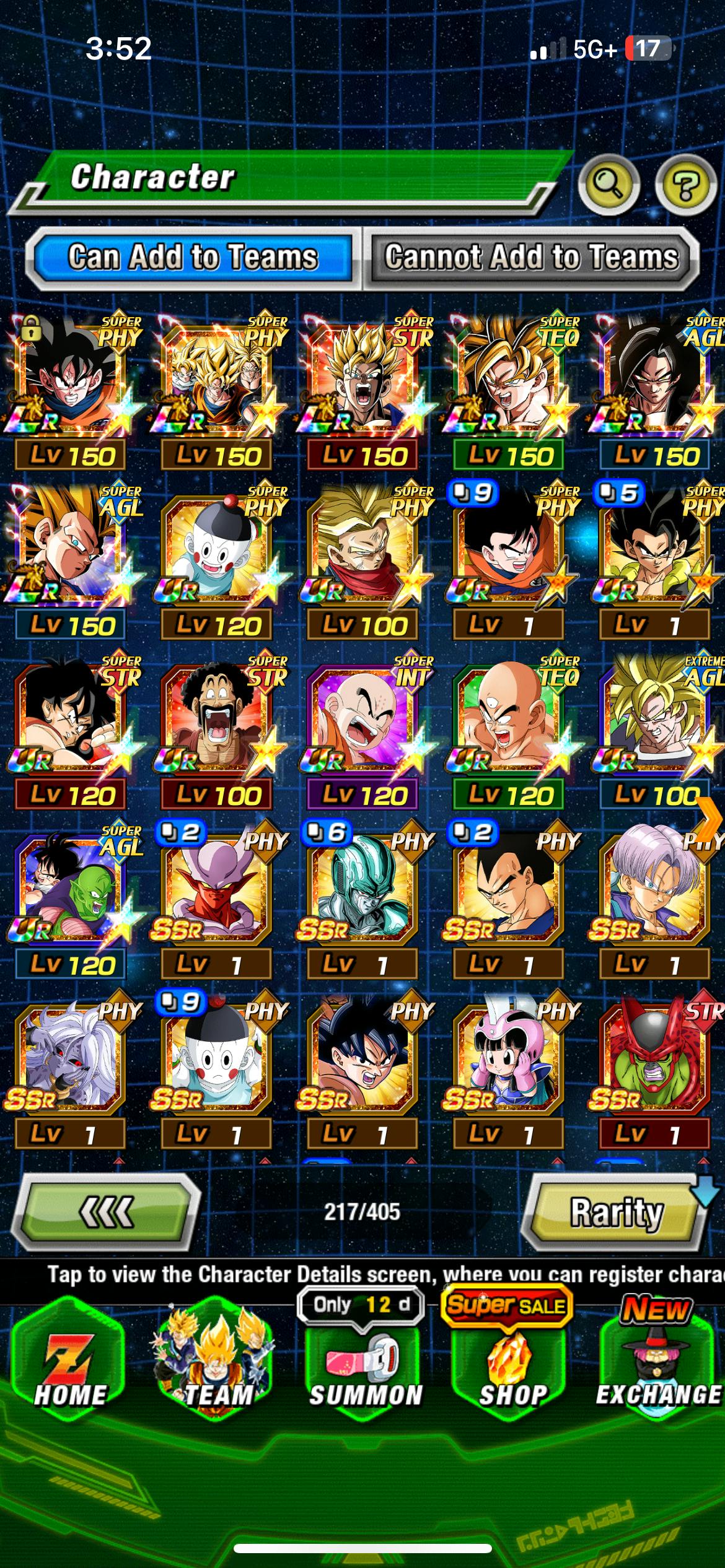Visit the SHOP menu
The height and width of the screenshot is (1568, 725).
(x=512, y=1362)
